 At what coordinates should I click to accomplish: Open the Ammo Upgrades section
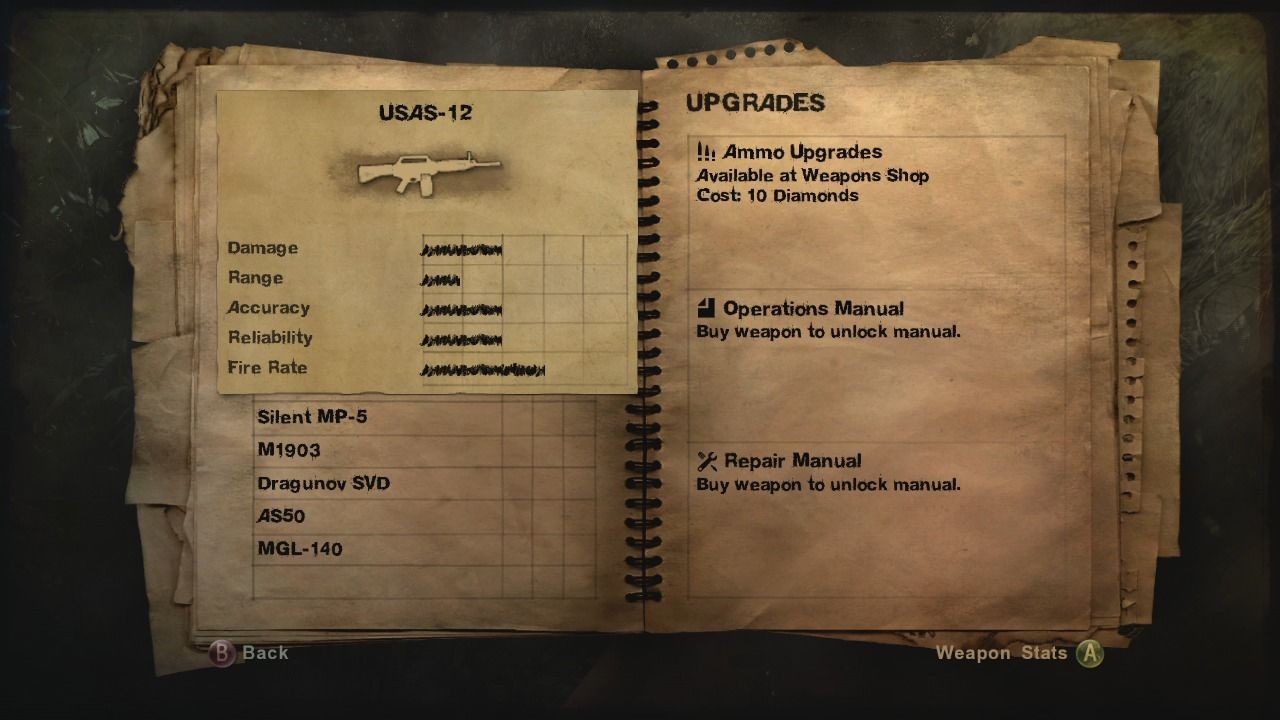click(x=802, y=152)
